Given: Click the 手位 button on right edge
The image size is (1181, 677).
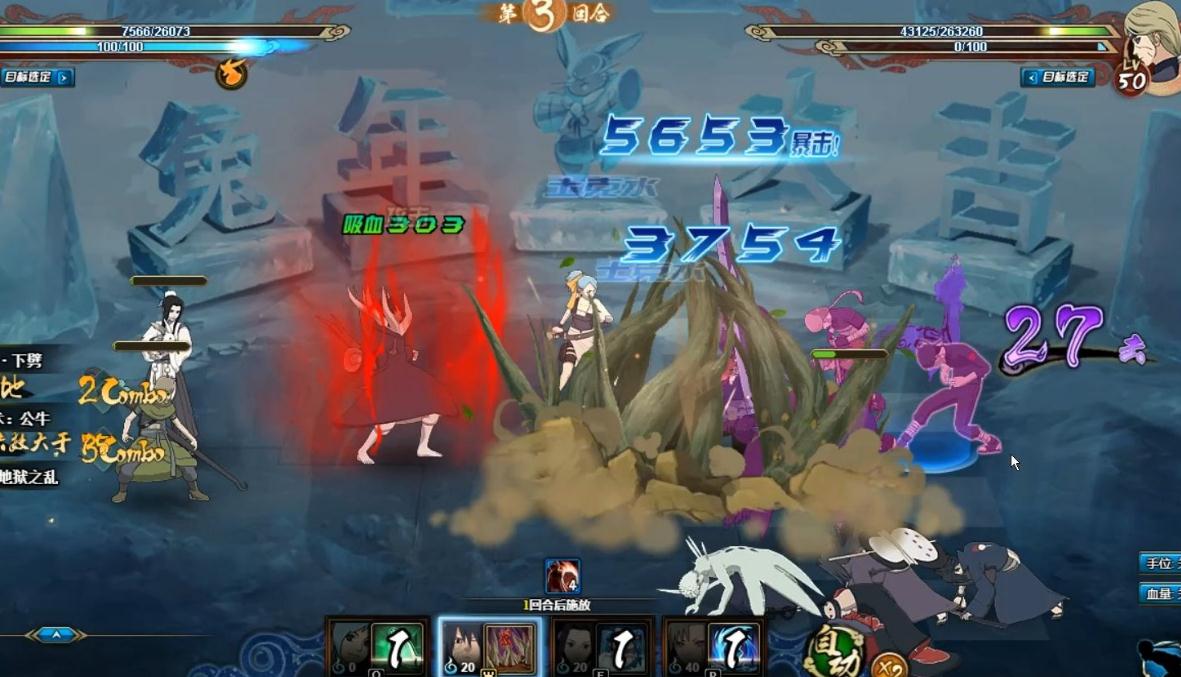Looking at the screenshot, I should 1160,563.
